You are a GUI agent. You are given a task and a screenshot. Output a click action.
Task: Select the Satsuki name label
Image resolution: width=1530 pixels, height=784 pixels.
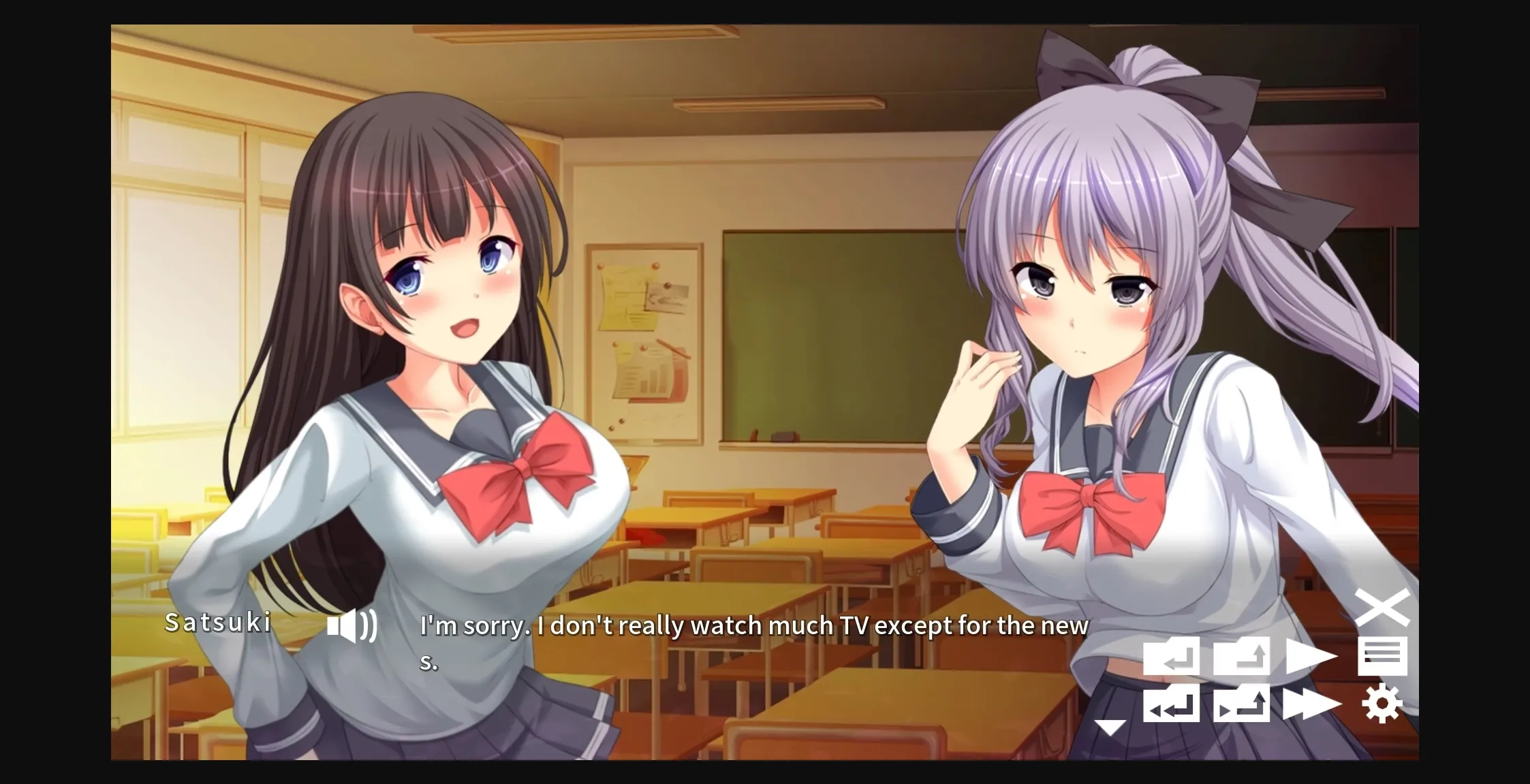click(x=218, y=623)
